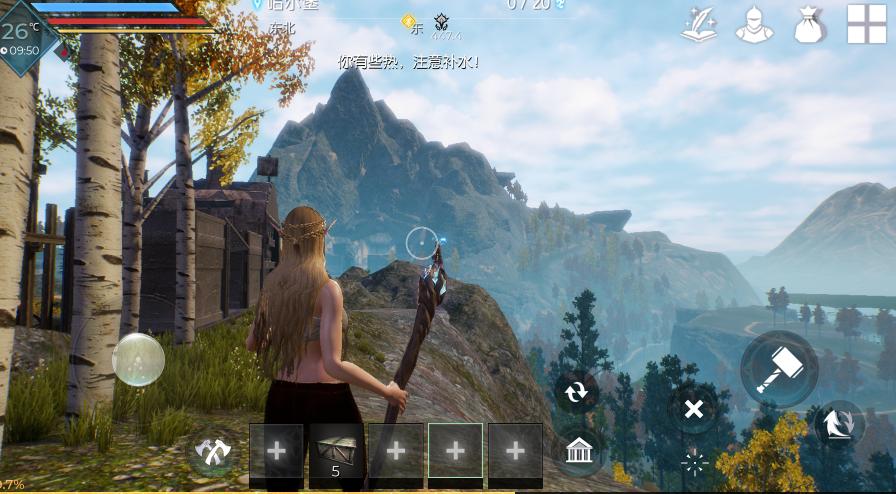Cancel with the X button
This screenshot has width=896, height=494.
(x=693, y=408)
